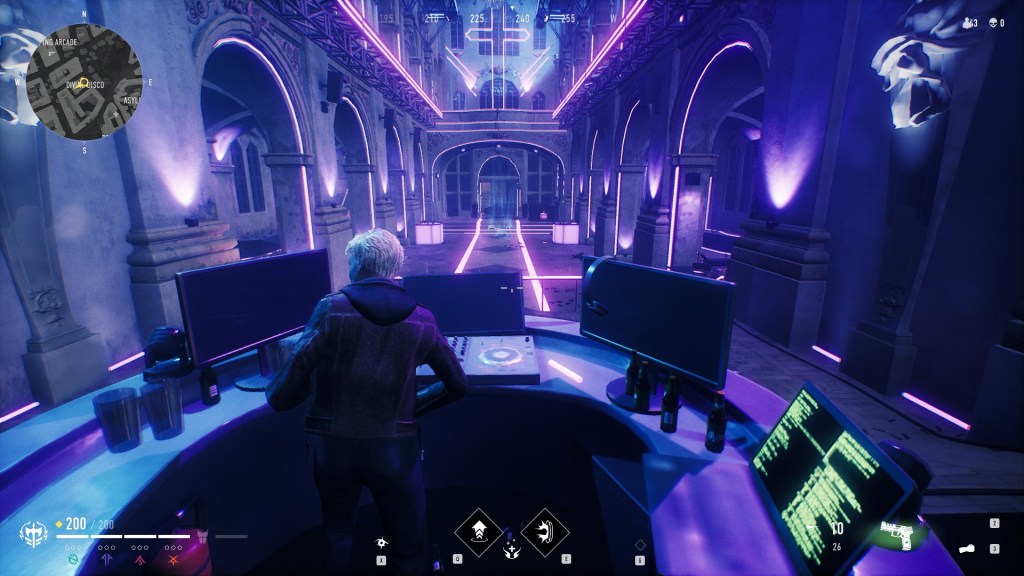Click the players-remaining icon
Screen dimensions: 1024x576
coord(966,22)
